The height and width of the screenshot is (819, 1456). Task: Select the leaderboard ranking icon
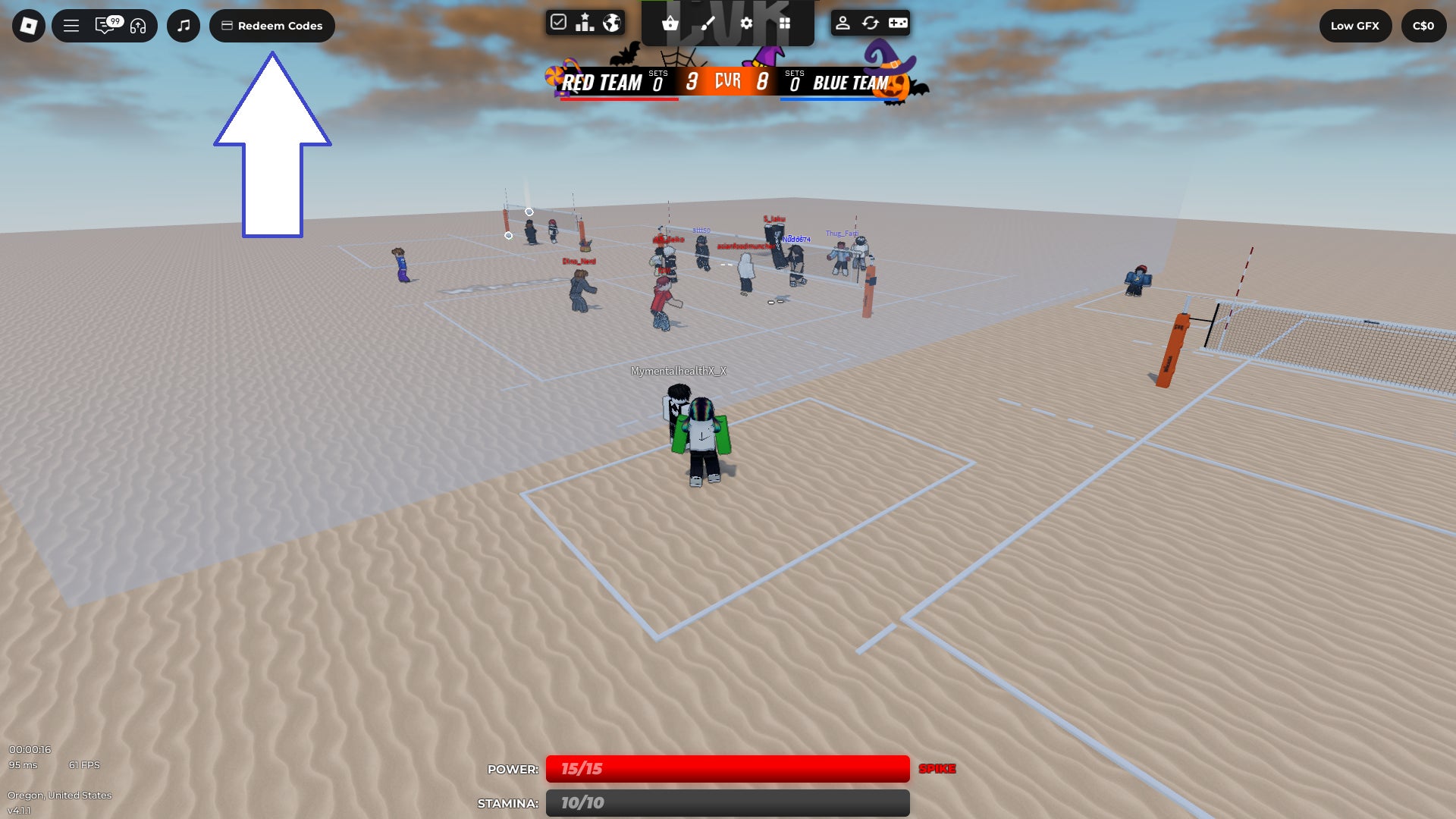[x=584, y=23]
